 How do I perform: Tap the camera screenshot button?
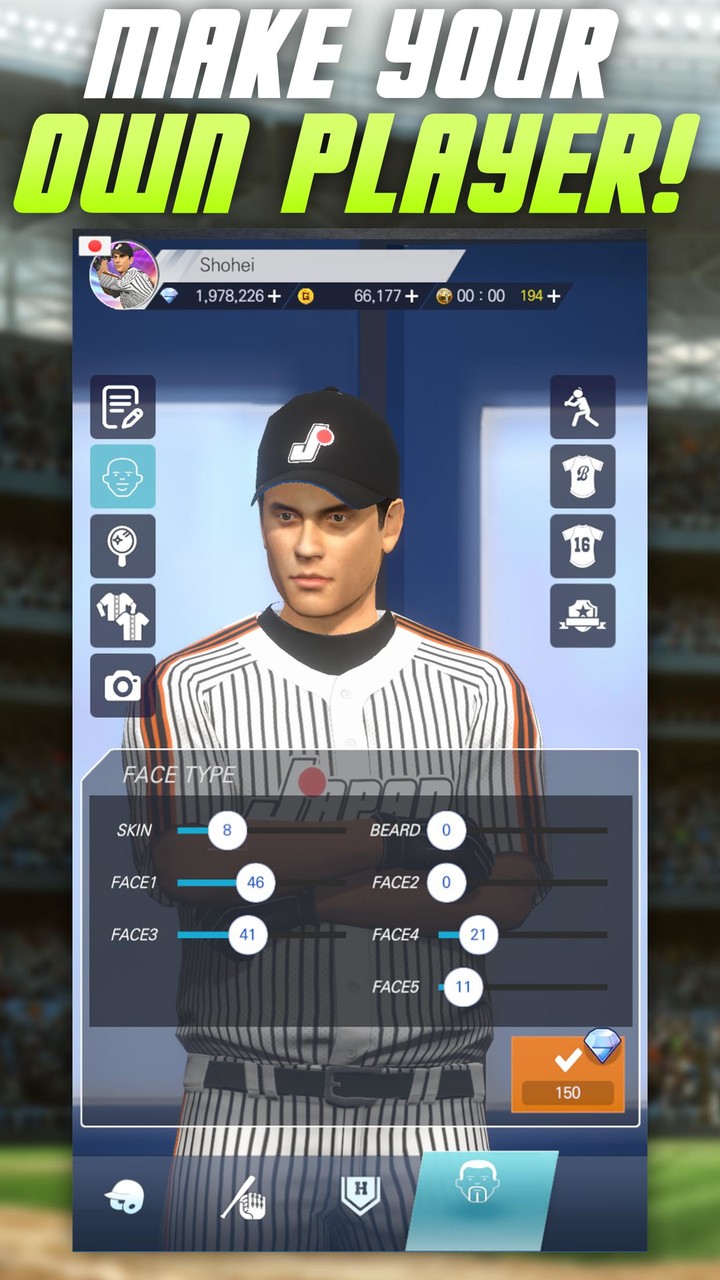[x=123, y=686]
